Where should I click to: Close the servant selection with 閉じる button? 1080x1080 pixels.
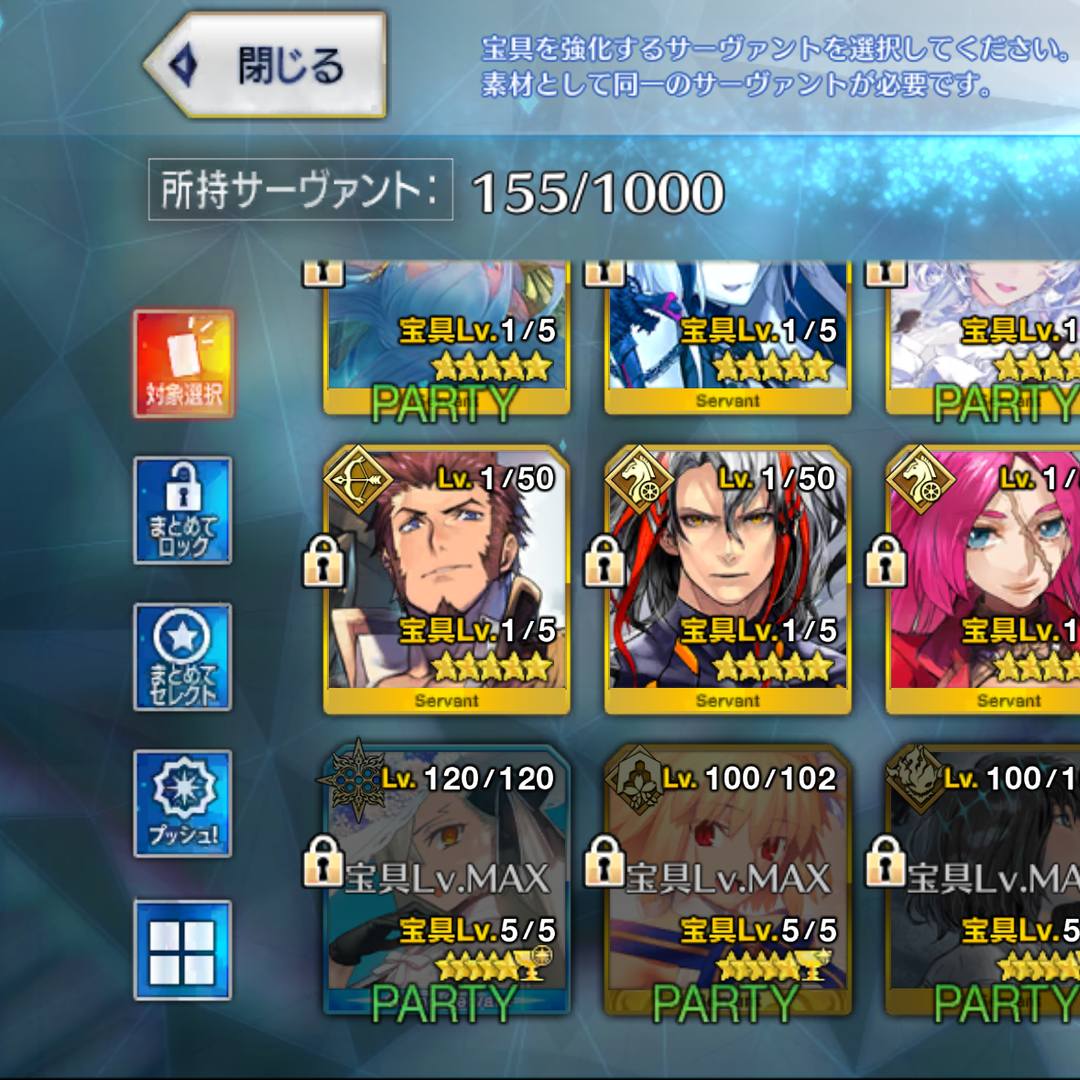(x=268, y=65)
